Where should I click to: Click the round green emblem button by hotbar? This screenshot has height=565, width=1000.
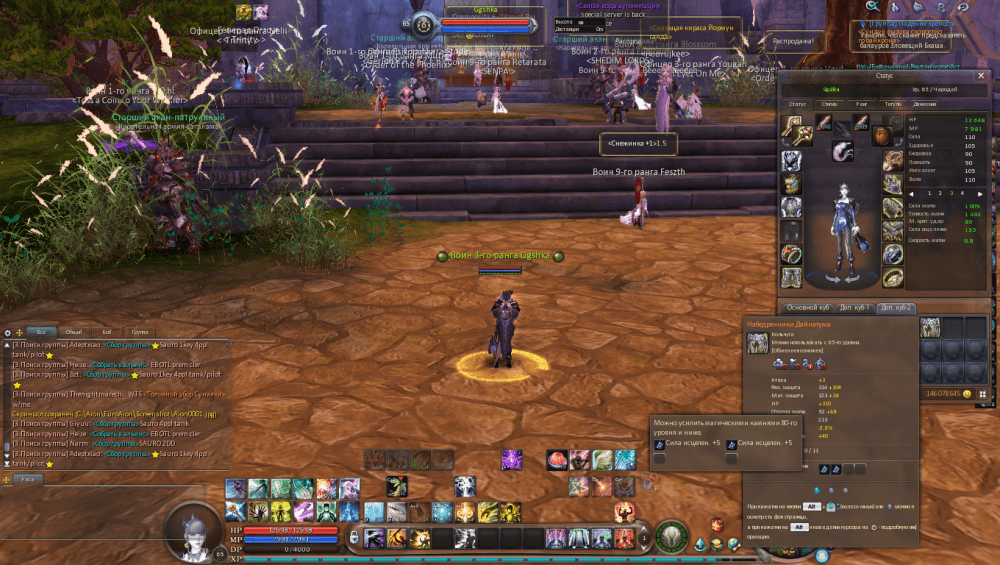pos(671,536)
